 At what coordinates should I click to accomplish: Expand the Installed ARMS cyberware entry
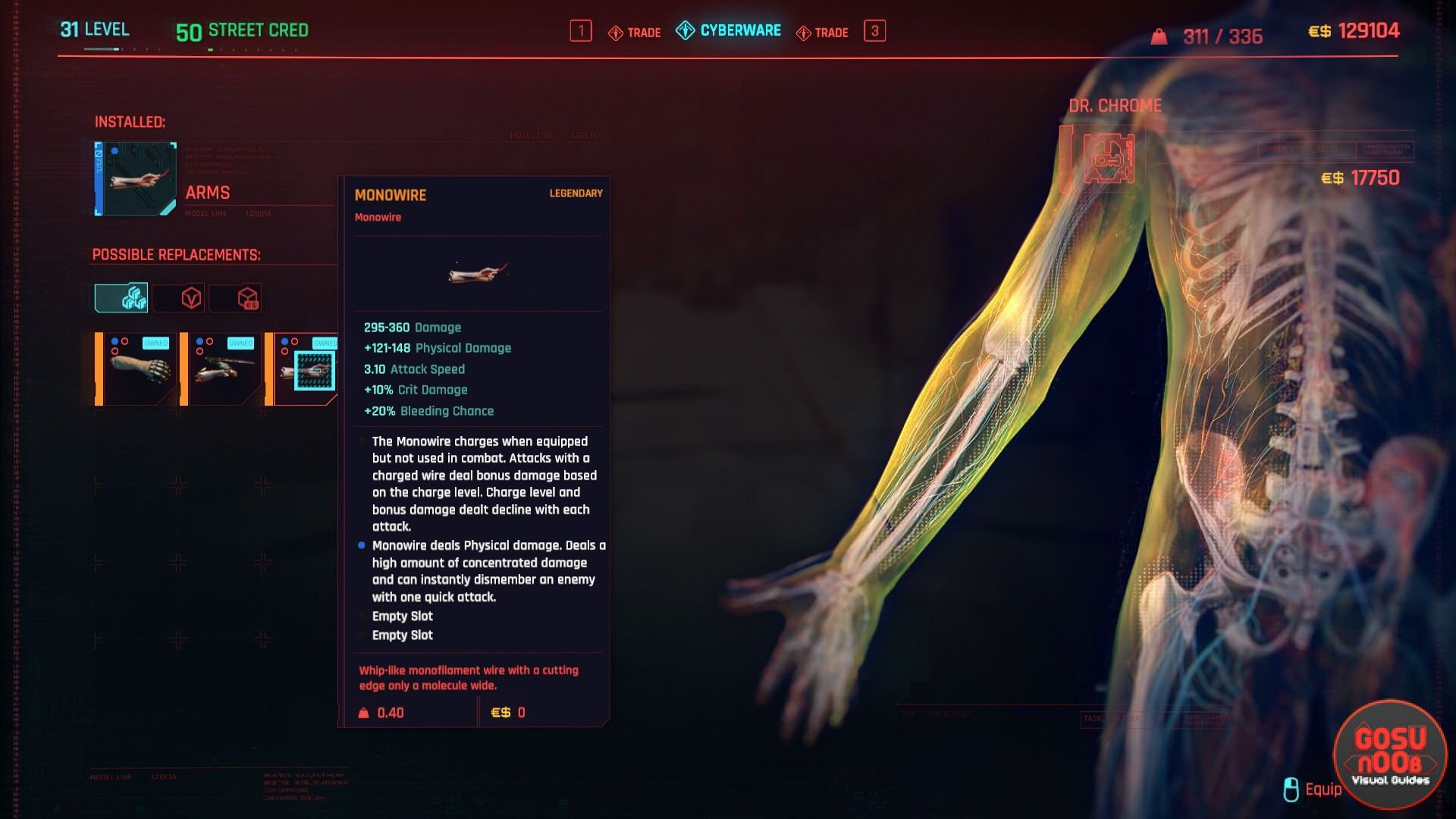point(134,176)
